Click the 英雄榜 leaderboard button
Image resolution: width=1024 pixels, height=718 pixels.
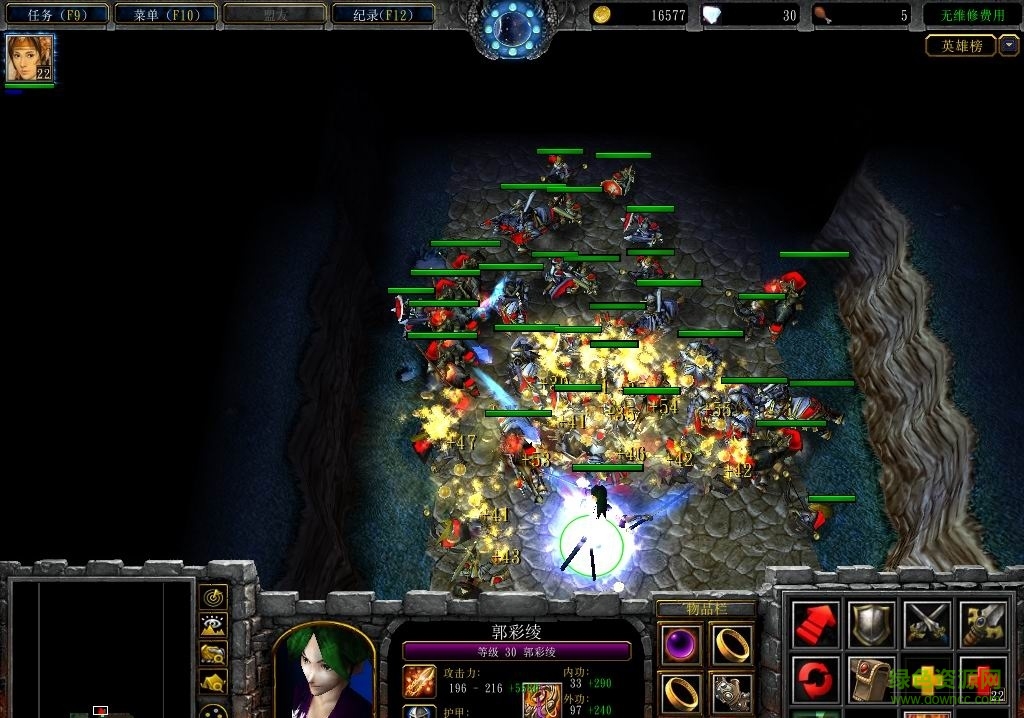pyautogui.click(x=961, y=46)
